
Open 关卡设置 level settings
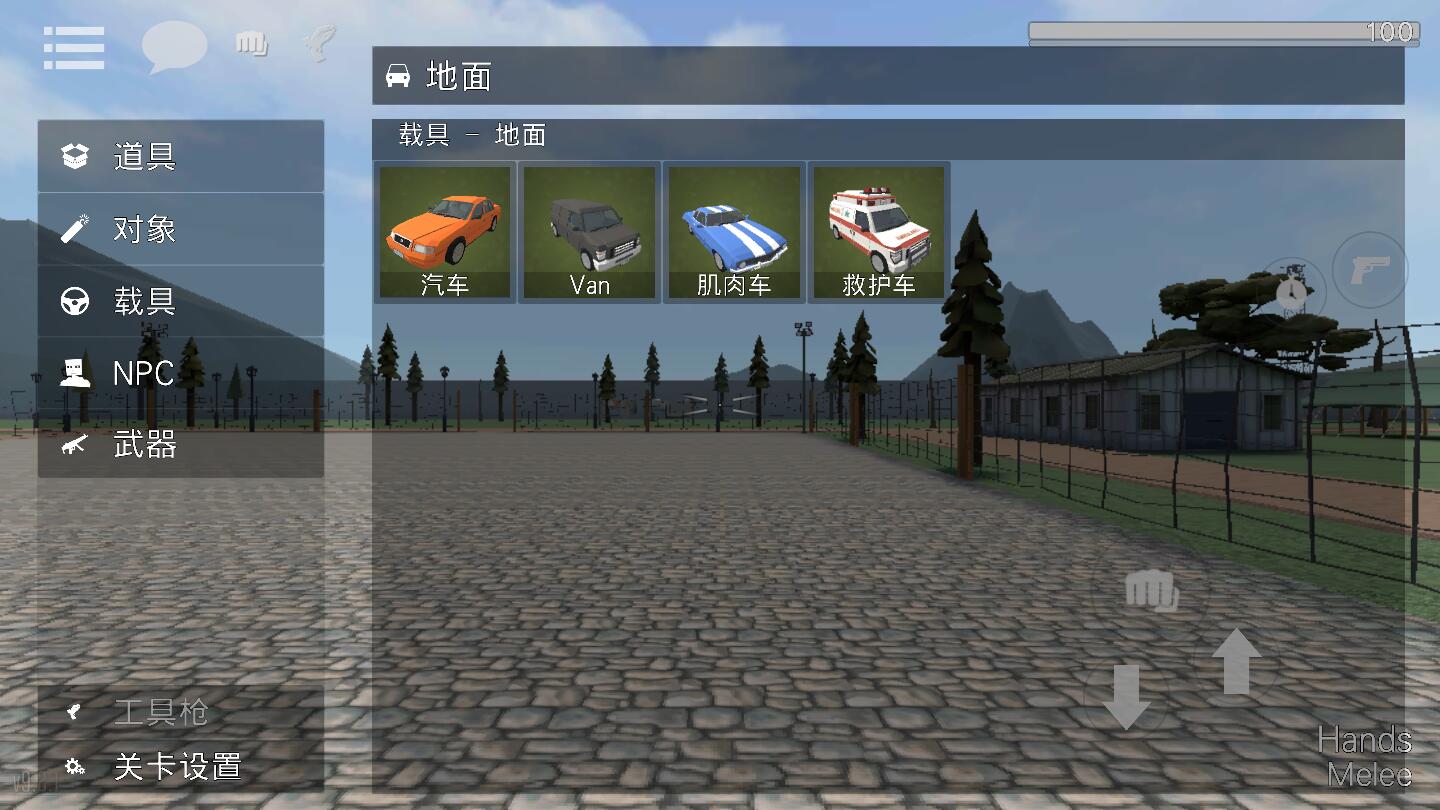[x=180, y=767]
